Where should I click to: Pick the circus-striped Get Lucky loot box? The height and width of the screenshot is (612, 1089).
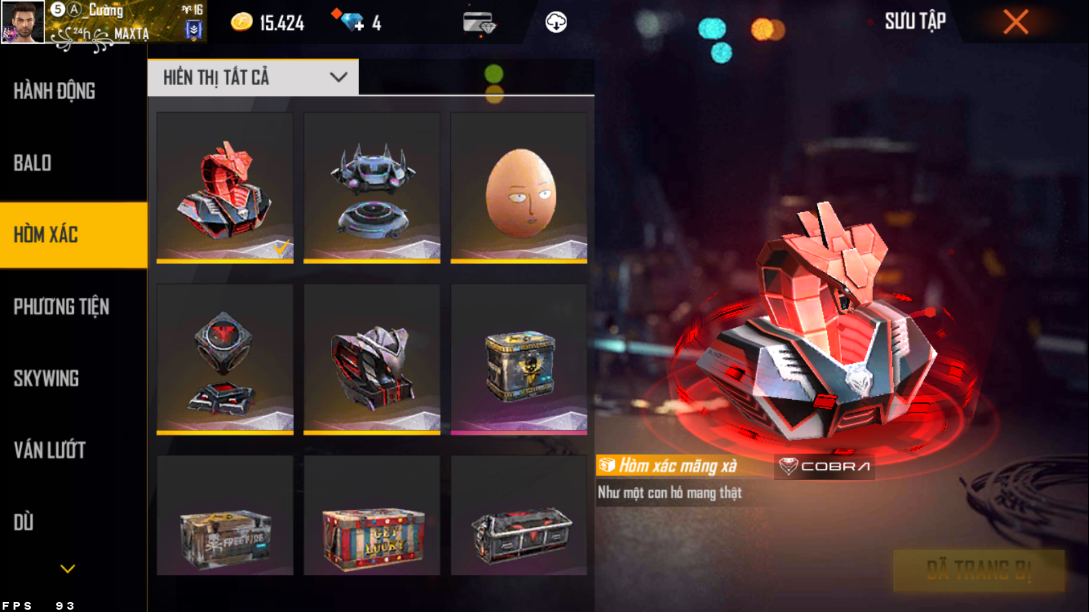pyautogui.click(x=372, y=516)
